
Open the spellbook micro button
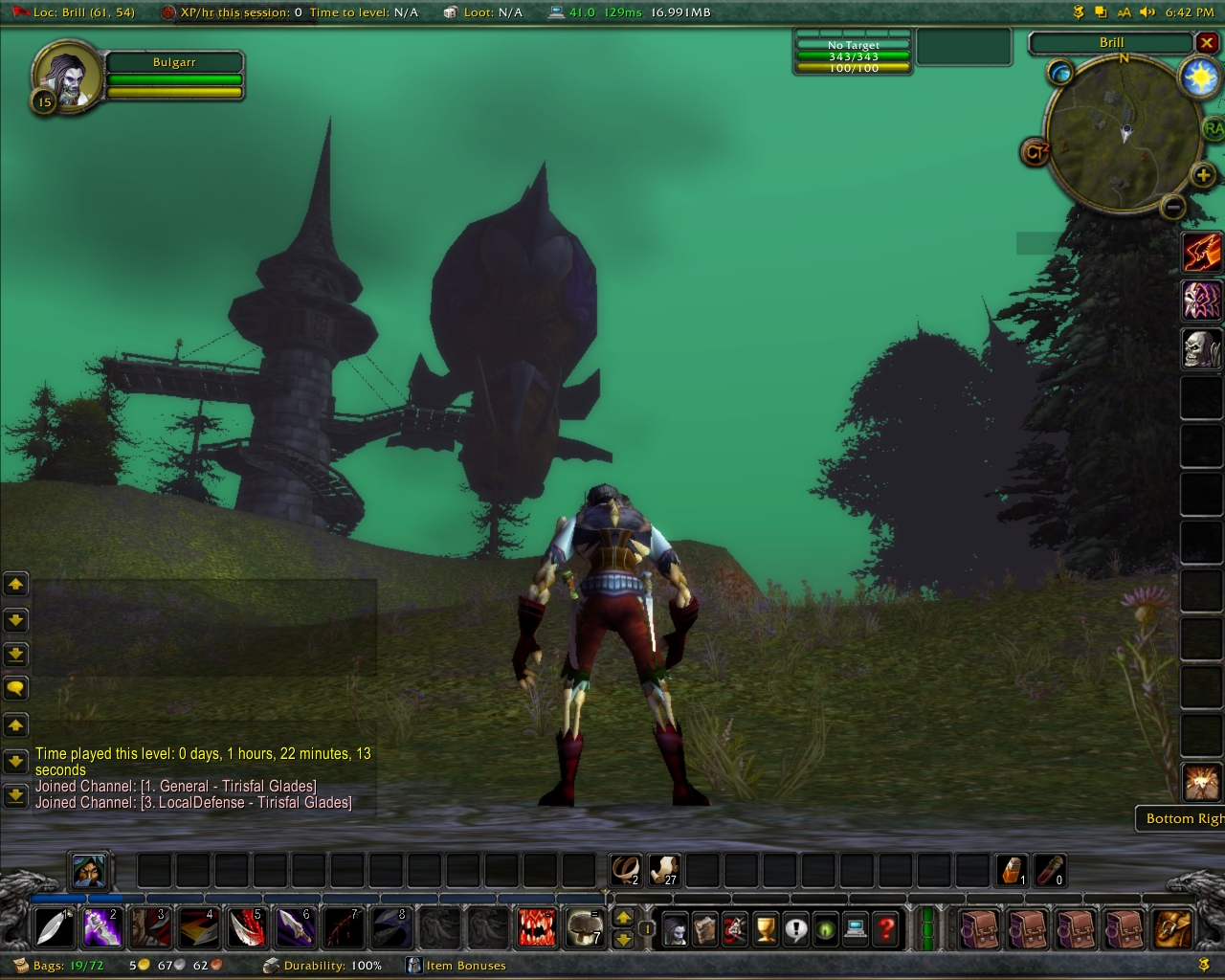(x=705, y=928)
